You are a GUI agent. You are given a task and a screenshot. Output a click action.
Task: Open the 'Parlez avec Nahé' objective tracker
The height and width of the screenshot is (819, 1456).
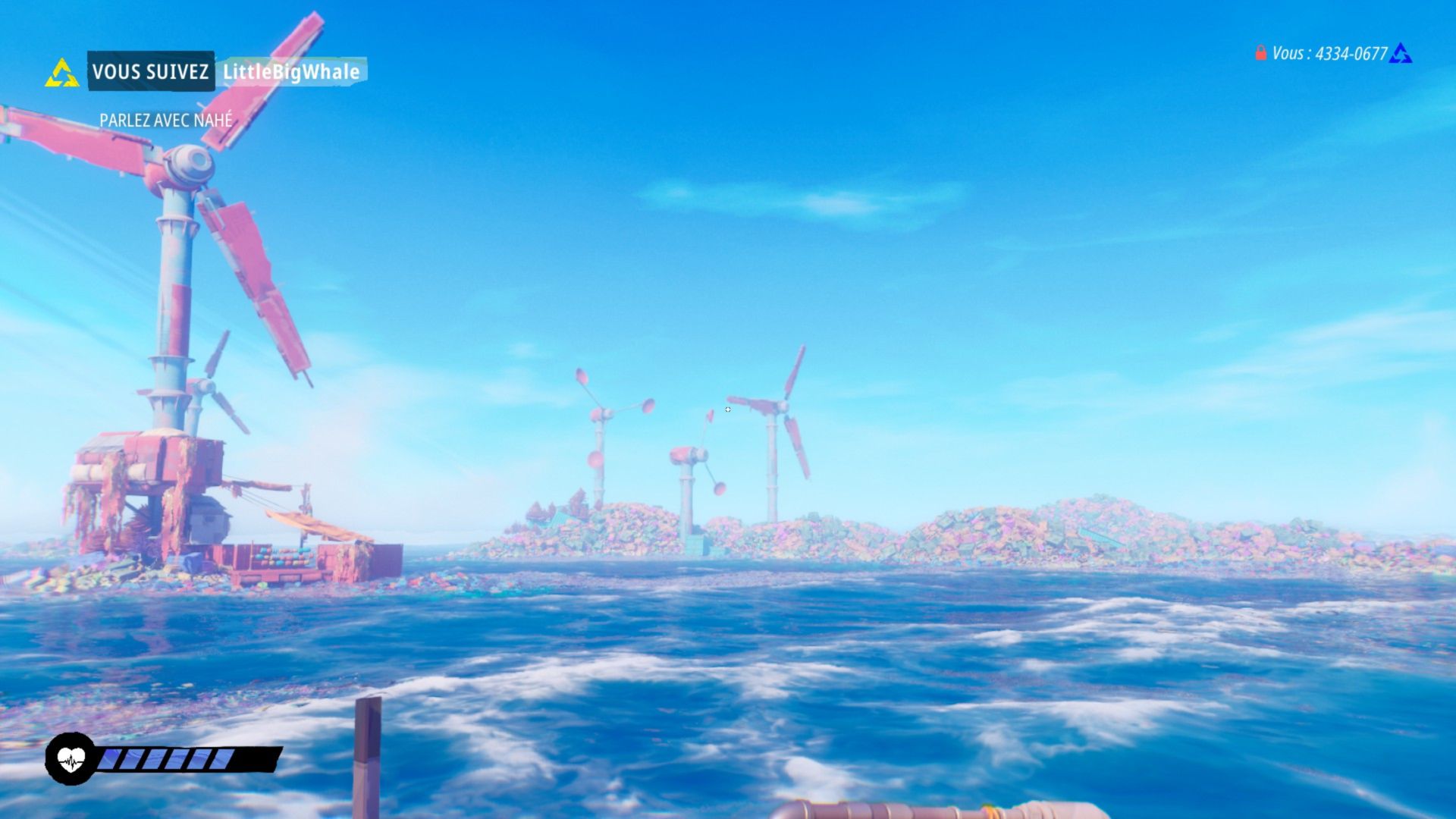[166, 120]
